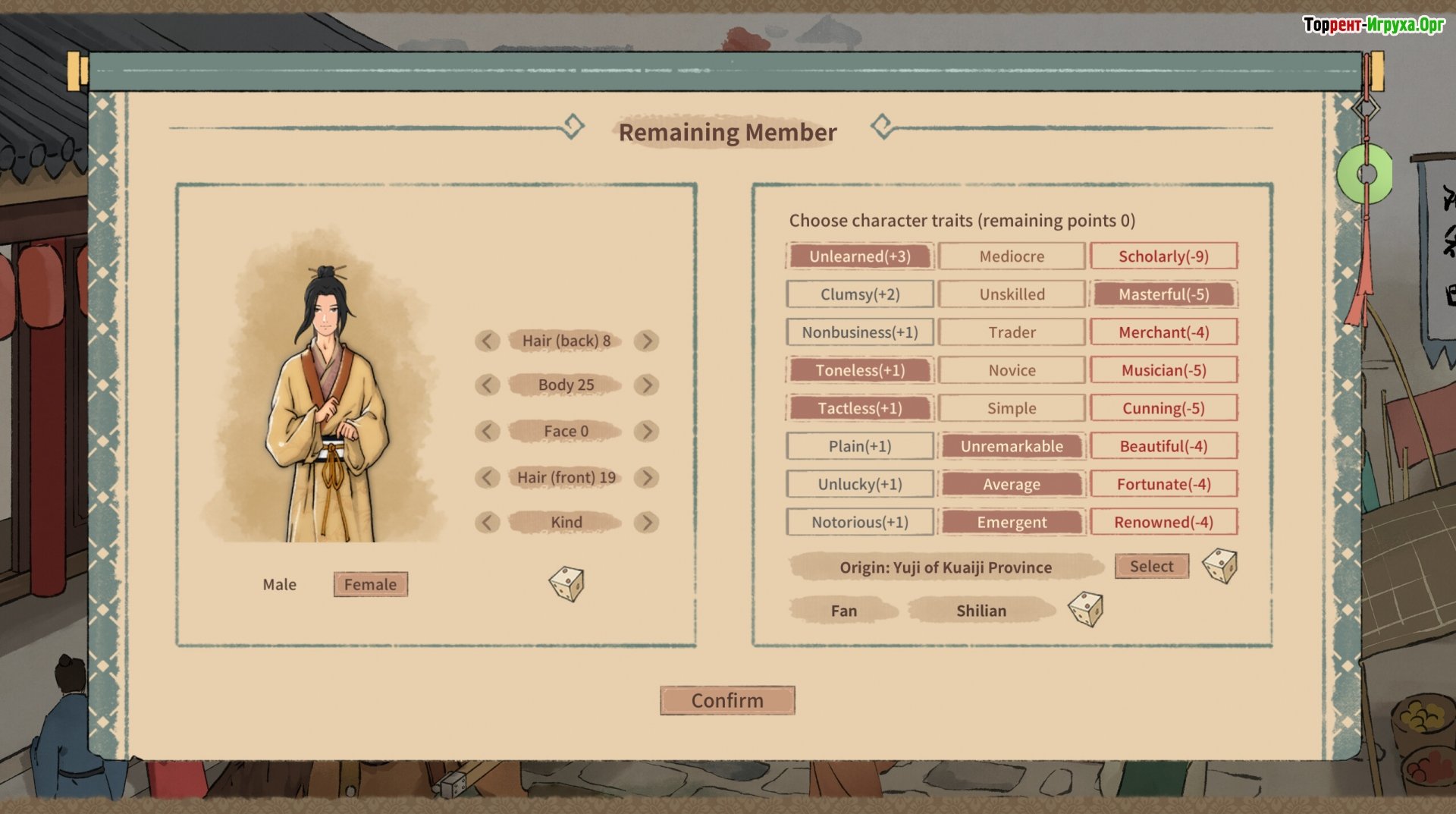Open origin selection with Select button

click(x=1151, y=567)
